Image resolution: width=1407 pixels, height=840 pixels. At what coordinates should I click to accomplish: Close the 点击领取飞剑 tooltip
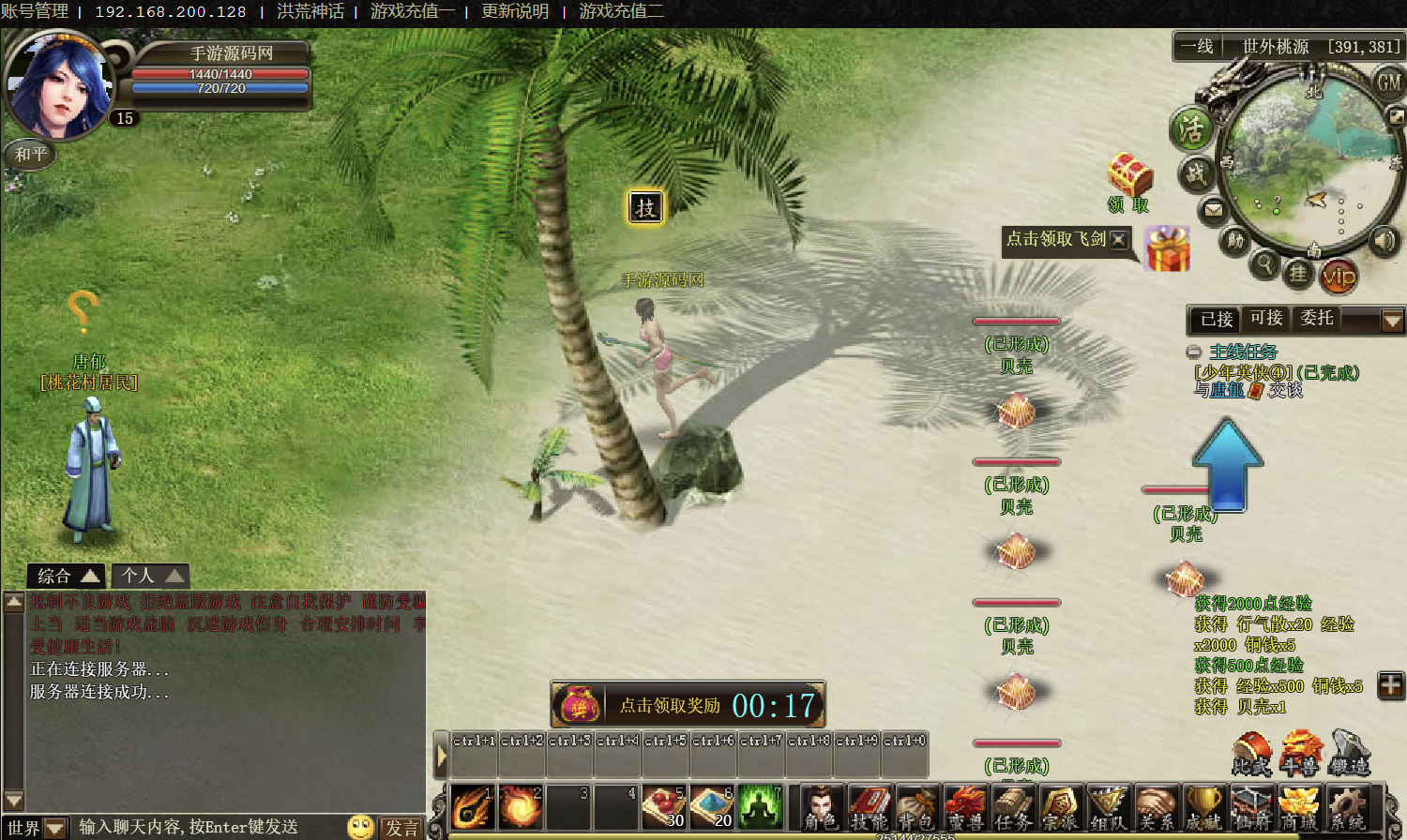[x=1118, y=239]
